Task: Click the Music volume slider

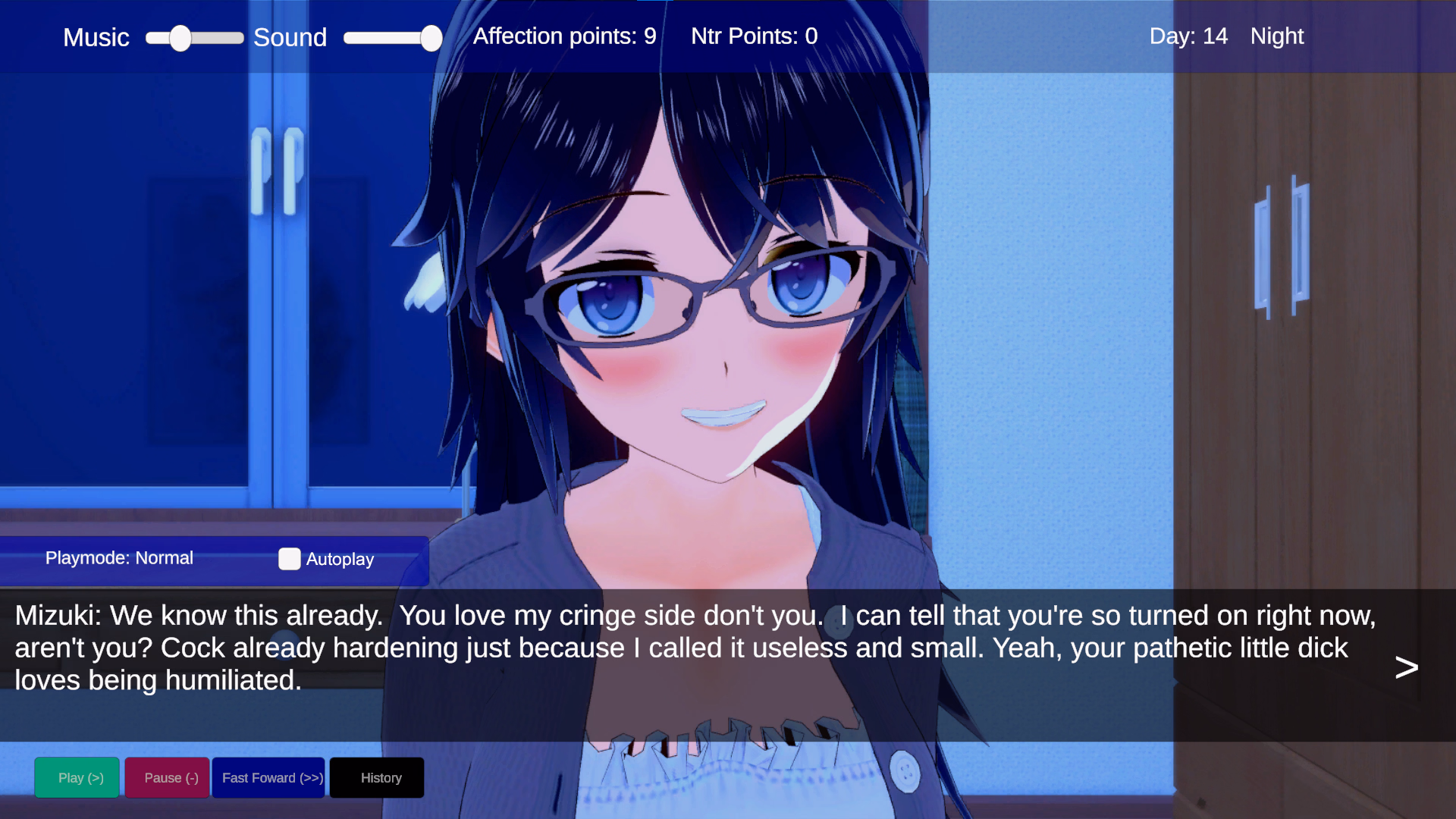Action: [x=195, y=38]
